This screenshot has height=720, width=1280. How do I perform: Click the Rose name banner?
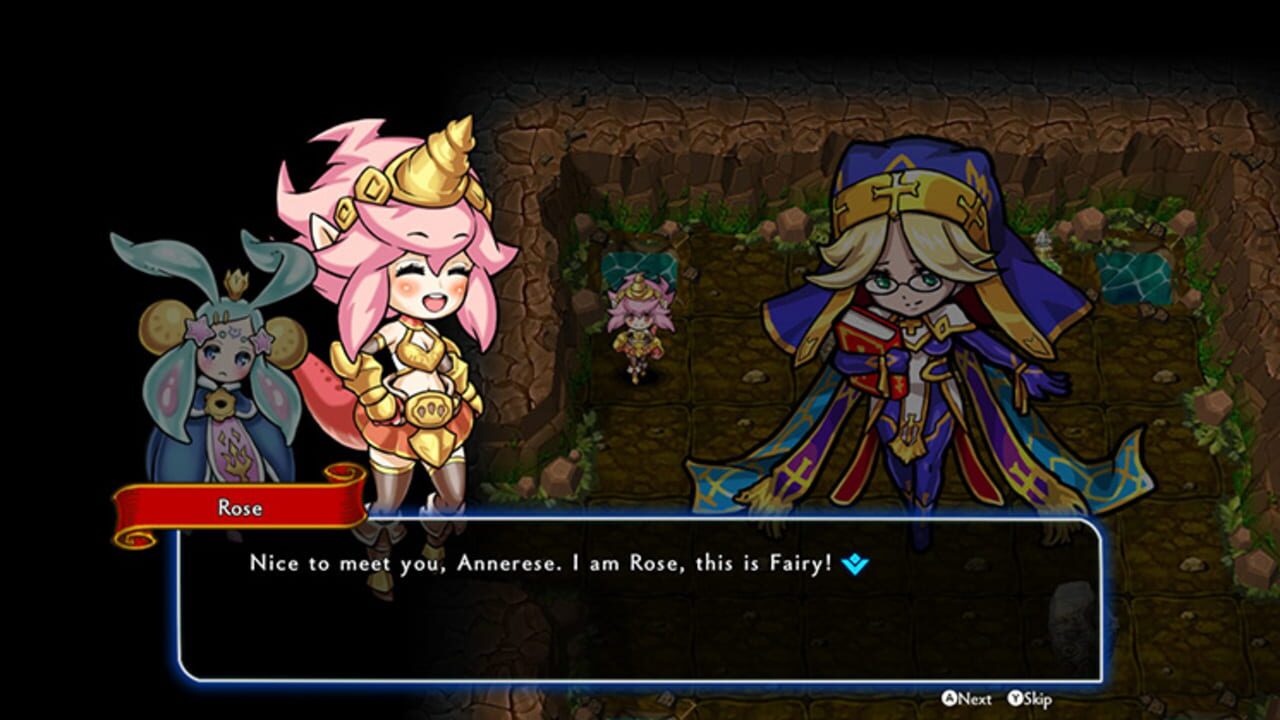coord(238,508)
